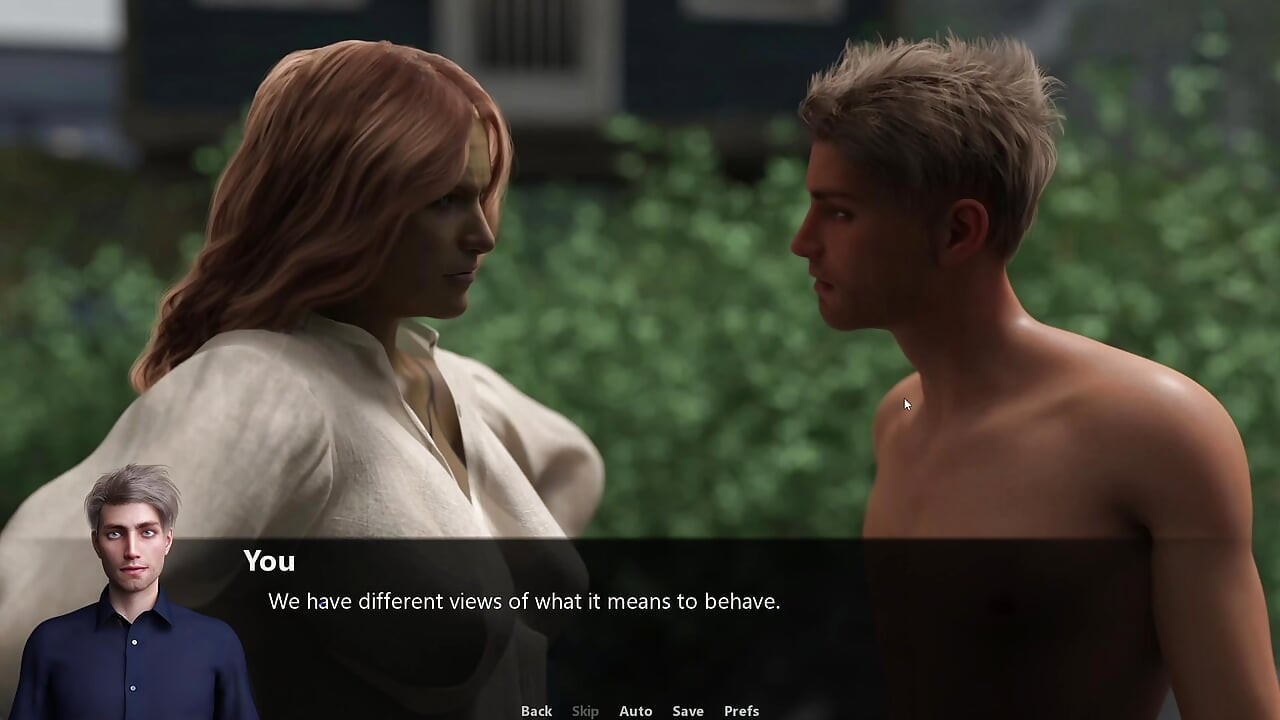The width and height of the screenshot is (1280, 720).
Task: Click the quick menu bar
Action: pyautogui.click(x=640, y=710)
